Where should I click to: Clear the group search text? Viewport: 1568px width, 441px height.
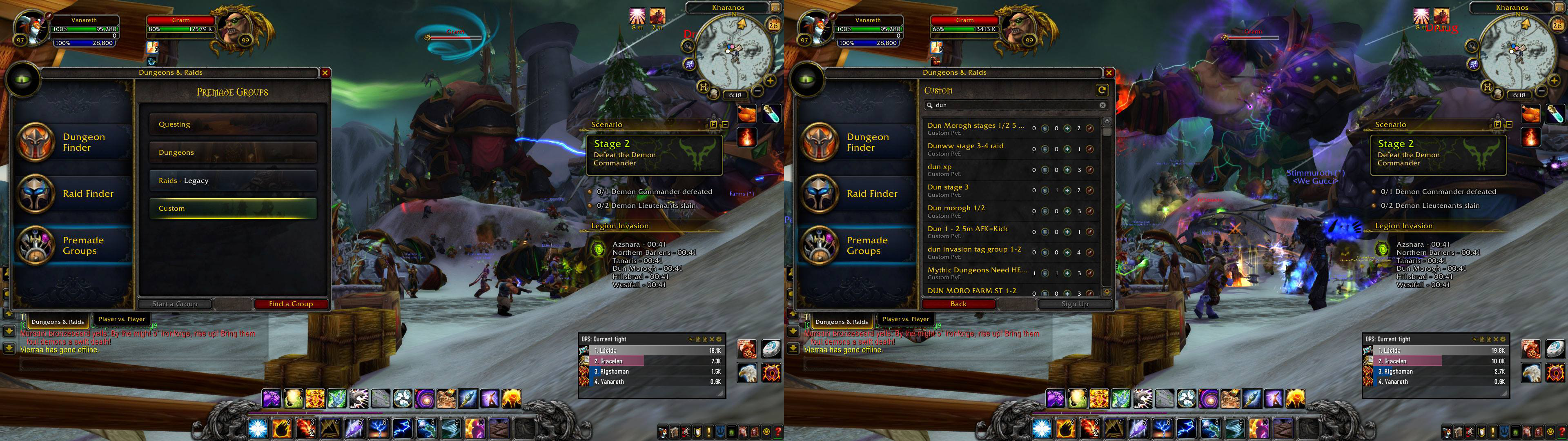pos(1102,105)
